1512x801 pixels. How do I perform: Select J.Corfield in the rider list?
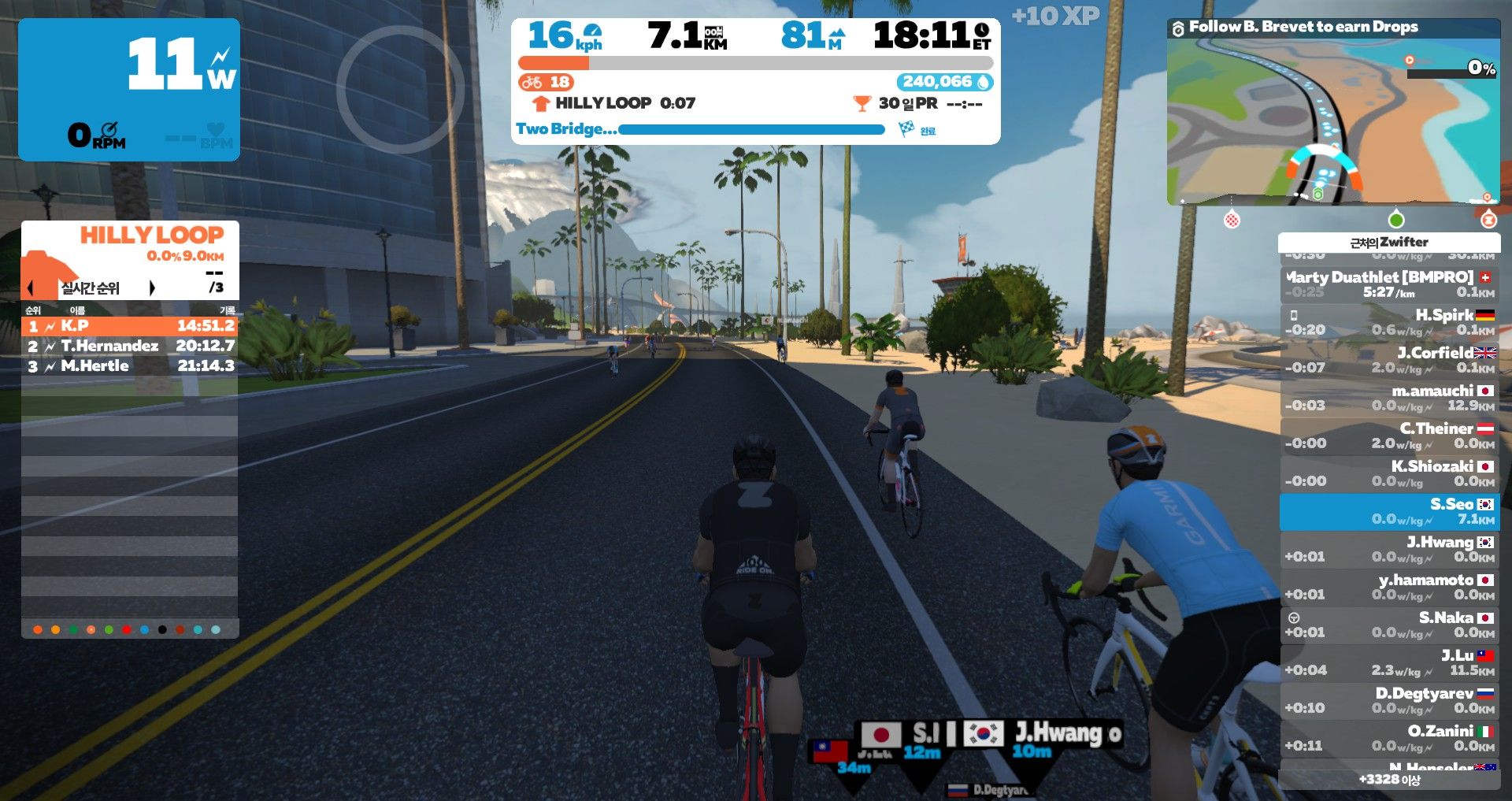tap(1389, 359)
